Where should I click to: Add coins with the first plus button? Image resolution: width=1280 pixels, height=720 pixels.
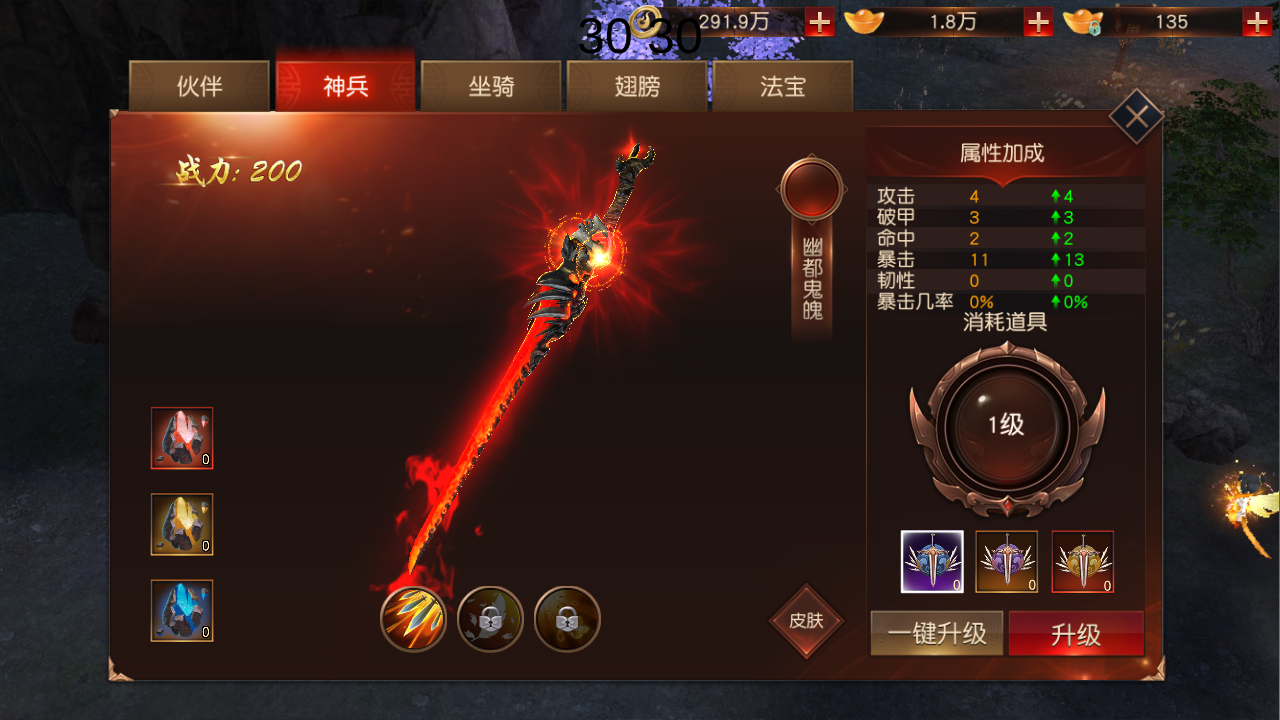pyautogui.click(x=819, y=22)
